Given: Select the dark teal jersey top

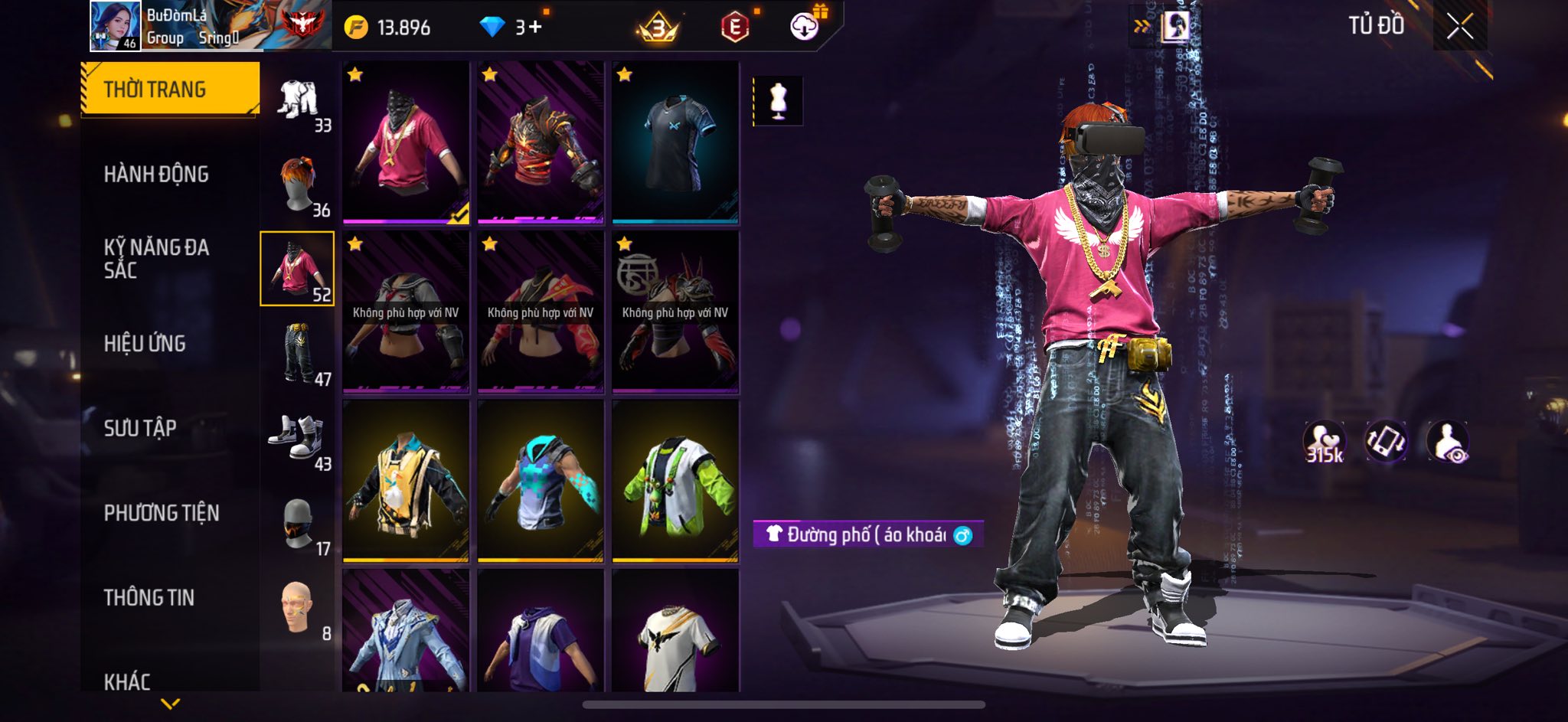Looking at the screenshot, I should click(675, 143).
